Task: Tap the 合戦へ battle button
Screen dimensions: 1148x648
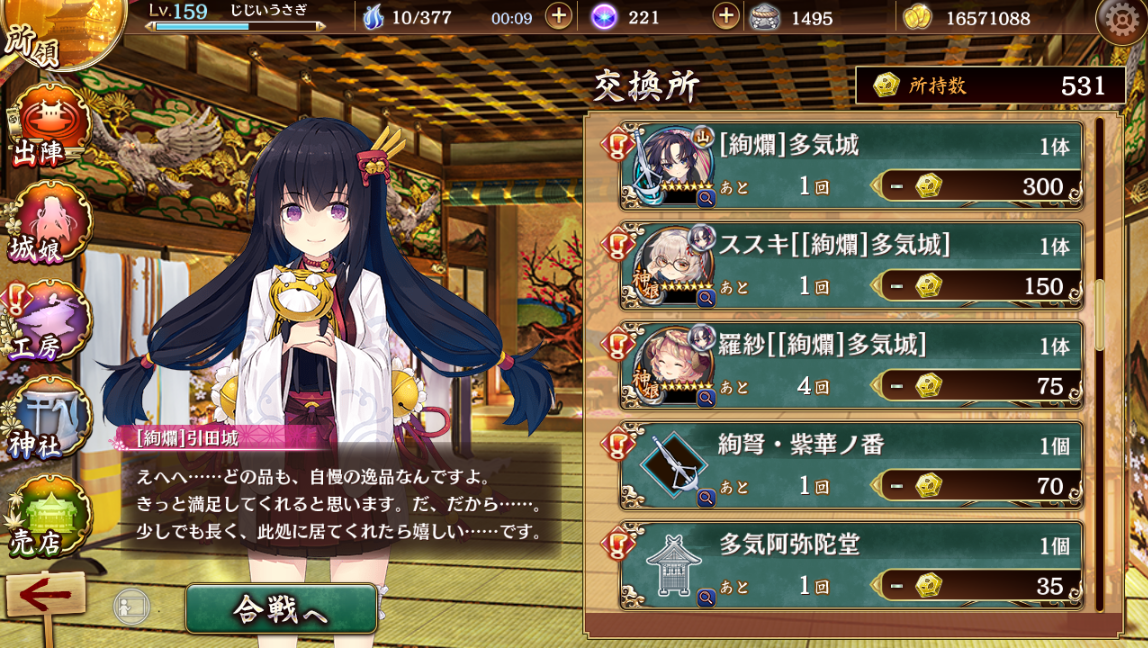Action: point(281,609)
